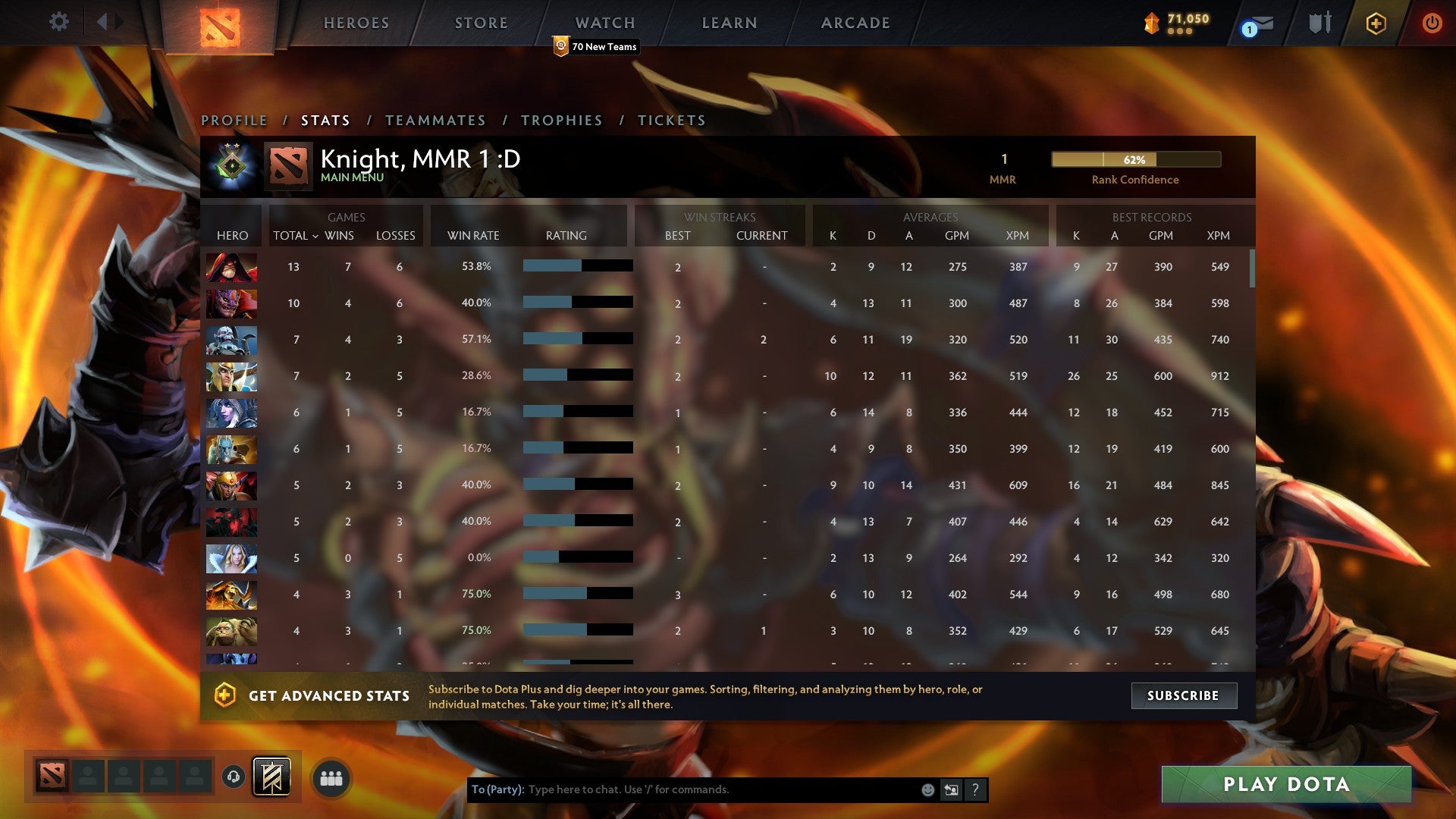Open the Settings gear icon
Viewport: 1456px width, 819px height.
click(x=58, y=22)
